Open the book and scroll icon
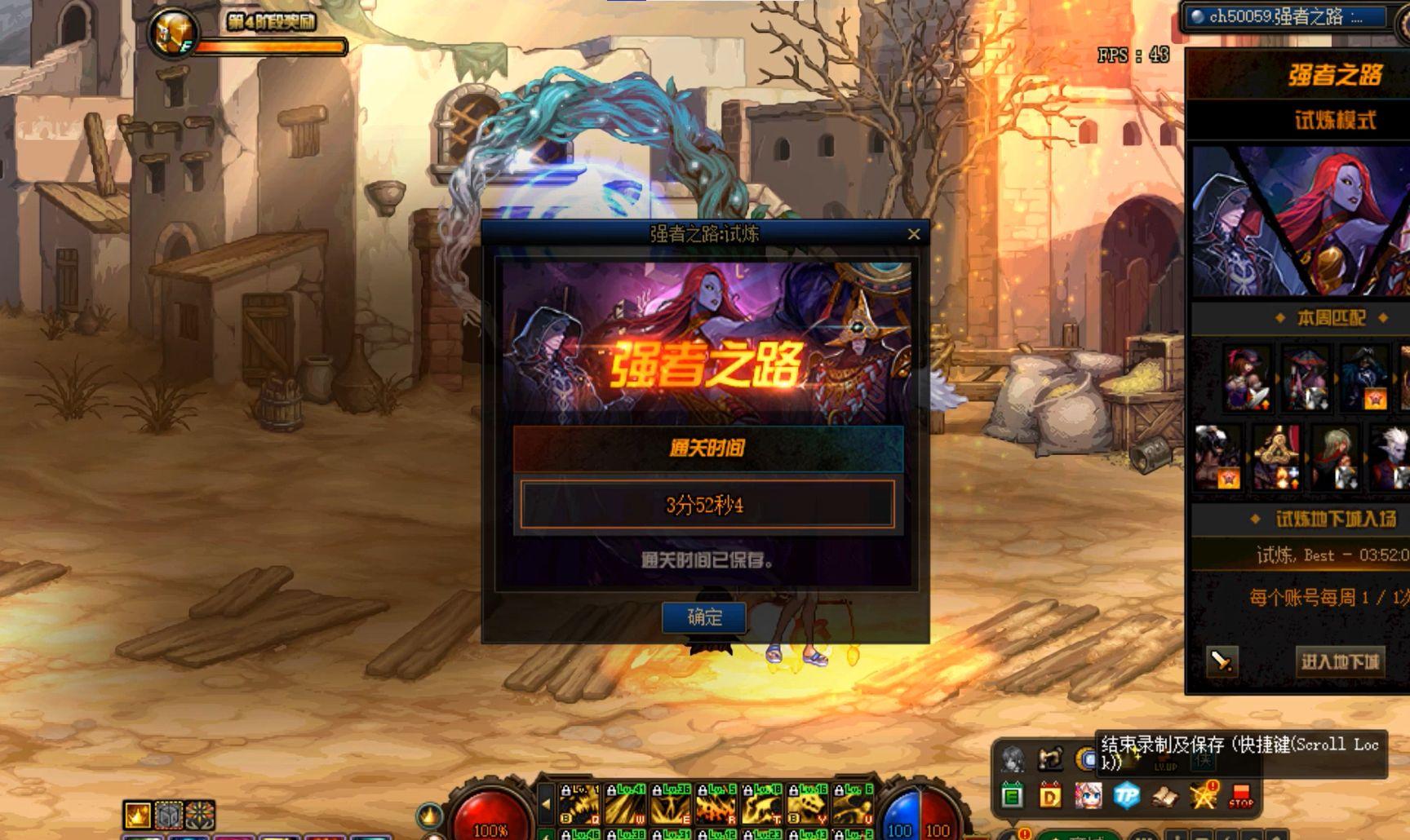Image resolution: width=1410 pixels, height=840 pixels. [1164, 795]
